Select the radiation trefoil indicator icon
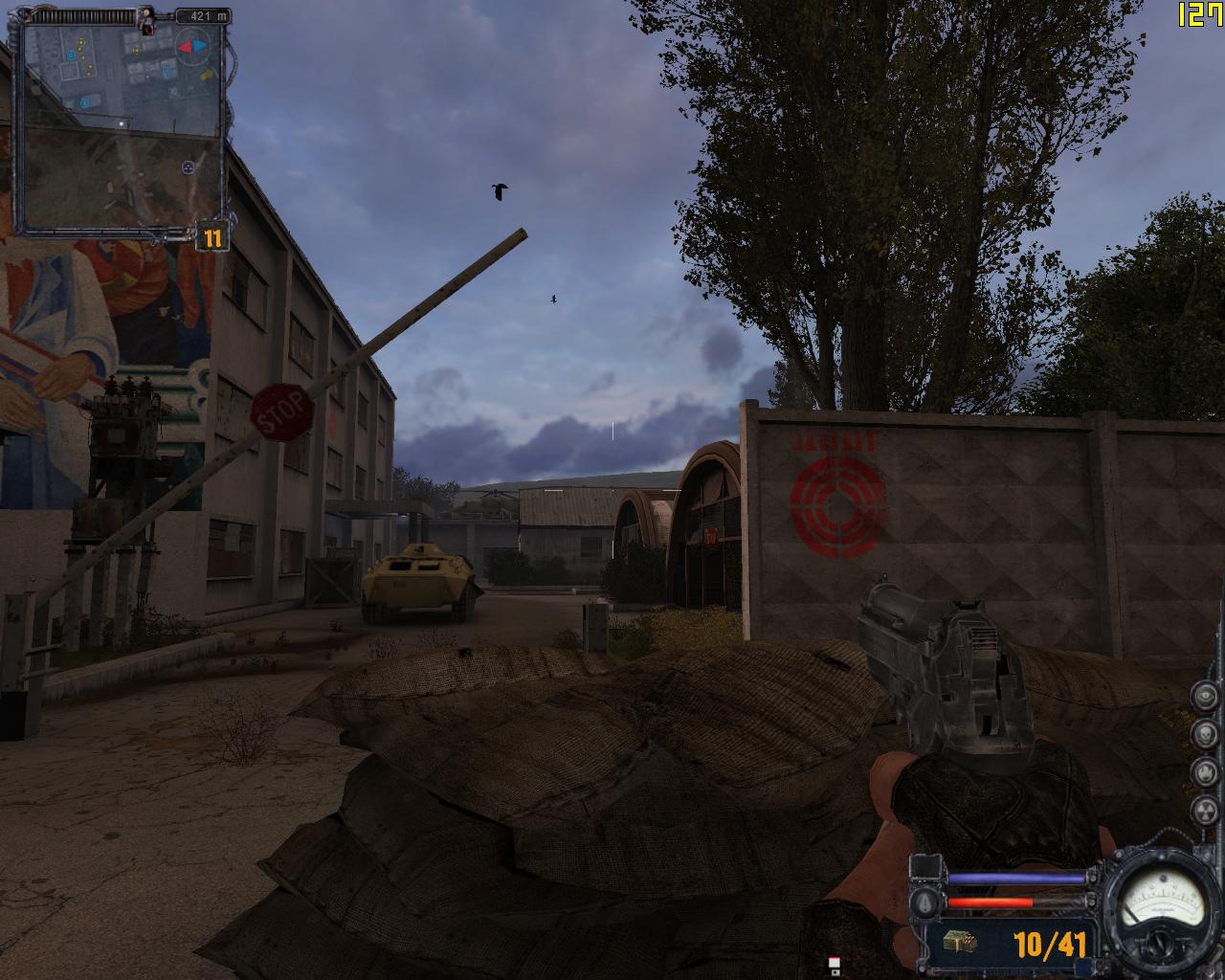Image resolution: width=1225 pixels, height=980 pixels. (1205, 810)
